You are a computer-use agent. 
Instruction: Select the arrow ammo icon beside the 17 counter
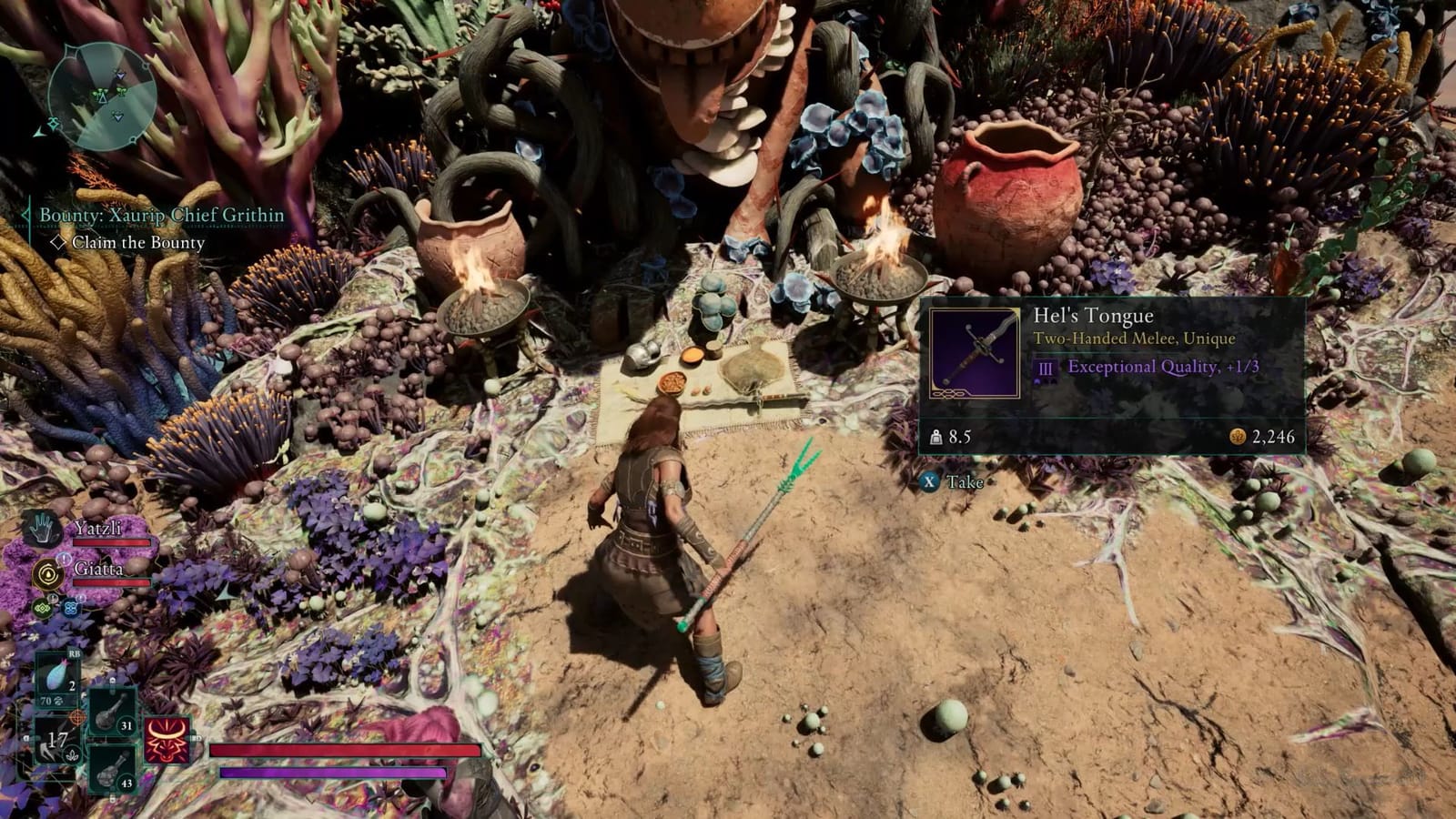(x=51, y=753)
